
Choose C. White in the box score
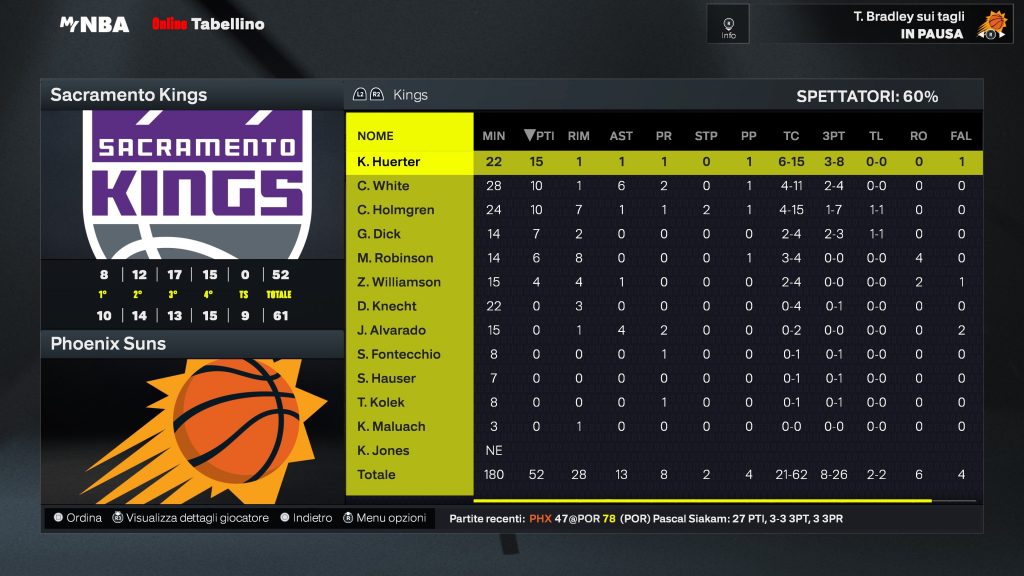[x=383, y=186]
